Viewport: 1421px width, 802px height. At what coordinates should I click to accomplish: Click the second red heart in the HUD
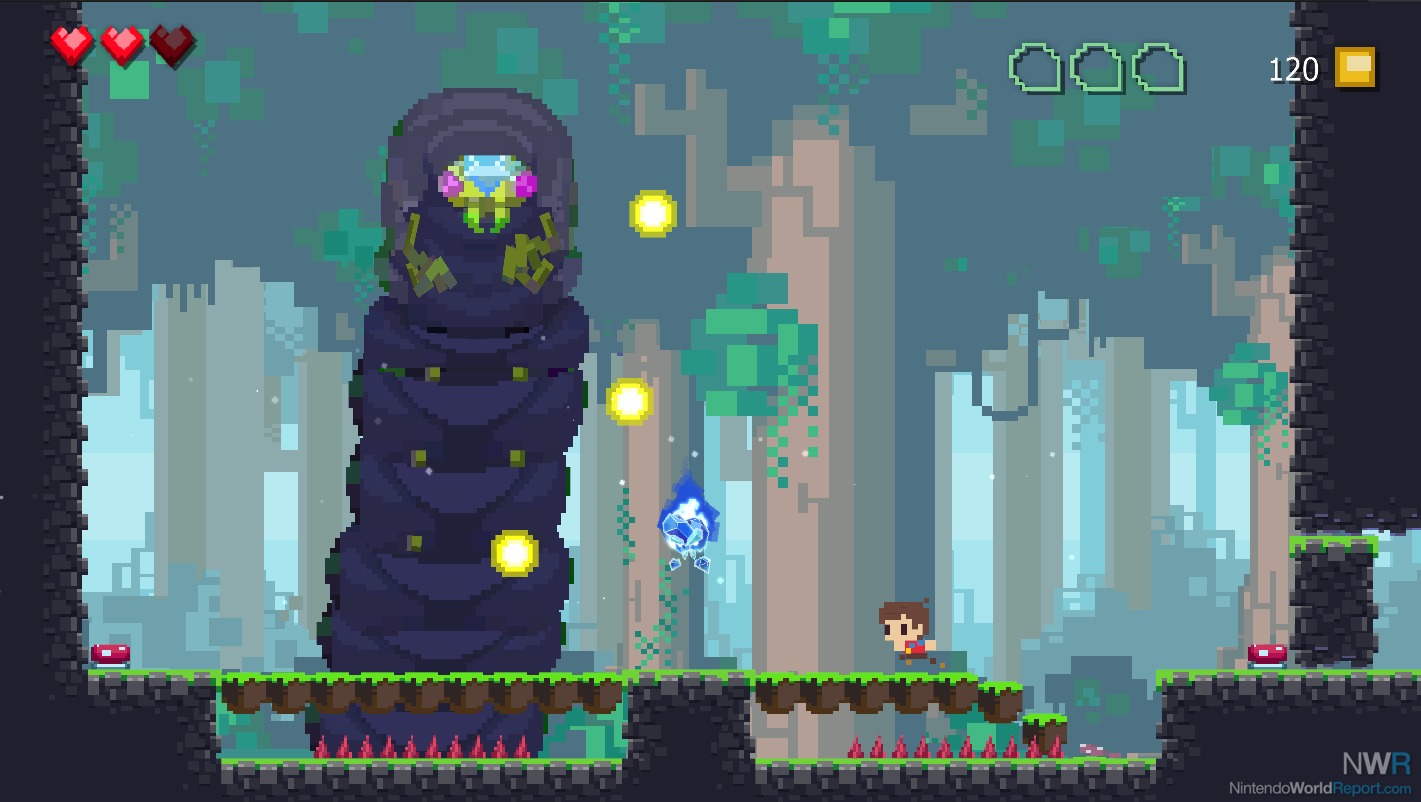coord(120,44)
